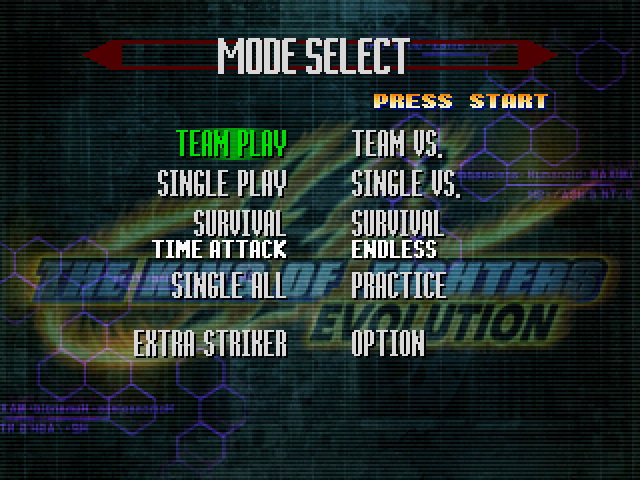Viewport: 640px width, 480px height.
Task: Open the Option menu
Action: coord(388,344)
